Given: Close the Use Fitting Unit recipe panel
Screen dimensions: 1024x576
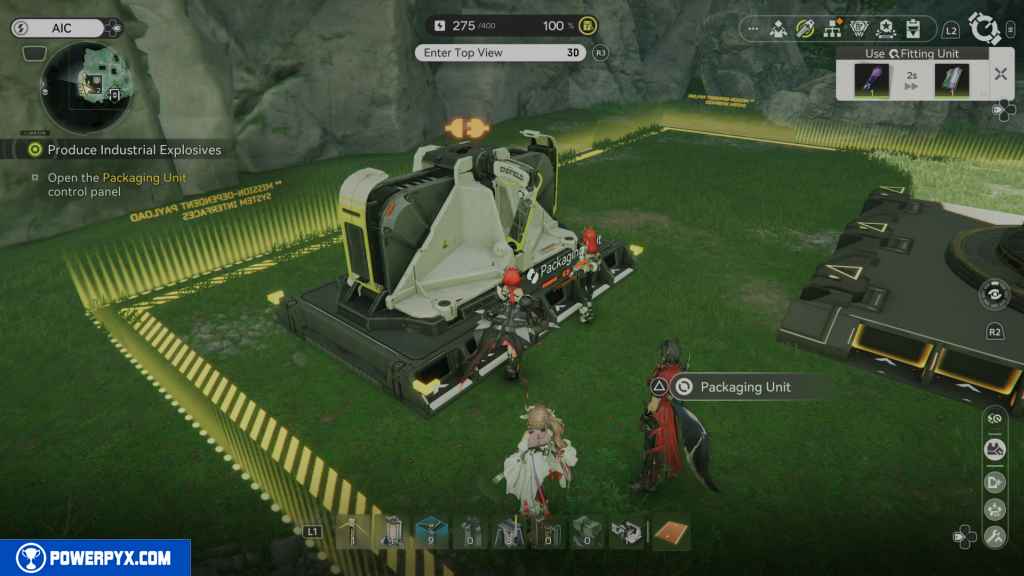Looking at the screenshot, I should (1000, 73).
